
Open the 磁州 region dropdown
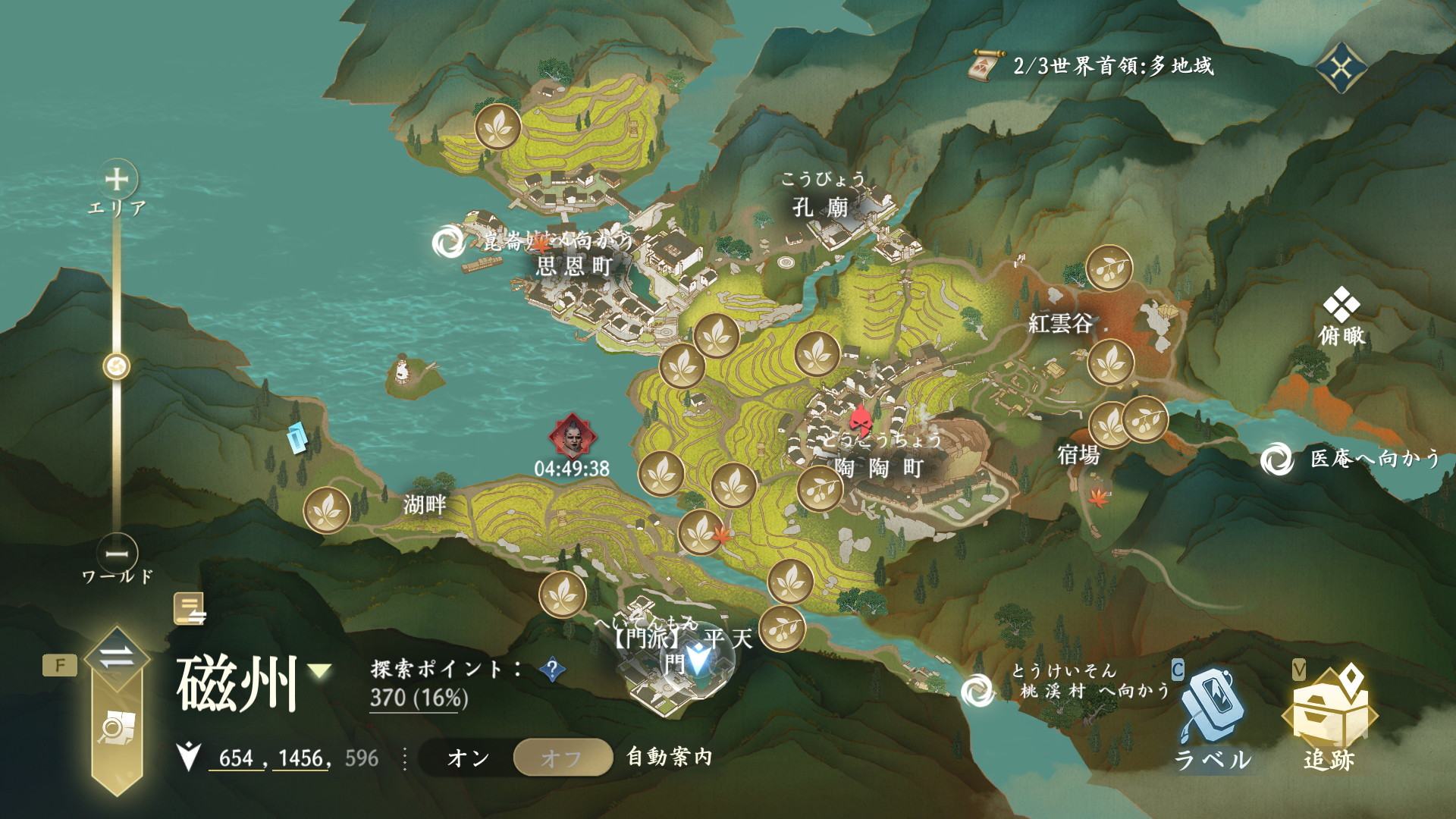[x=321, y=670]
